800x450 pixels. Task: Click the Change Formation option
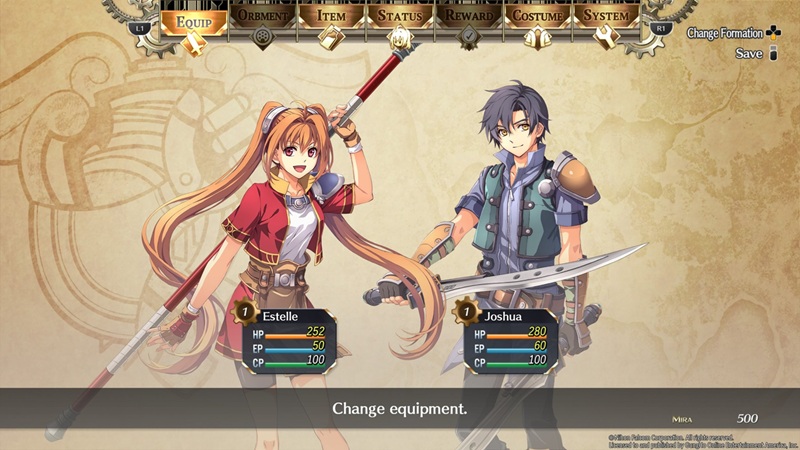733,33
